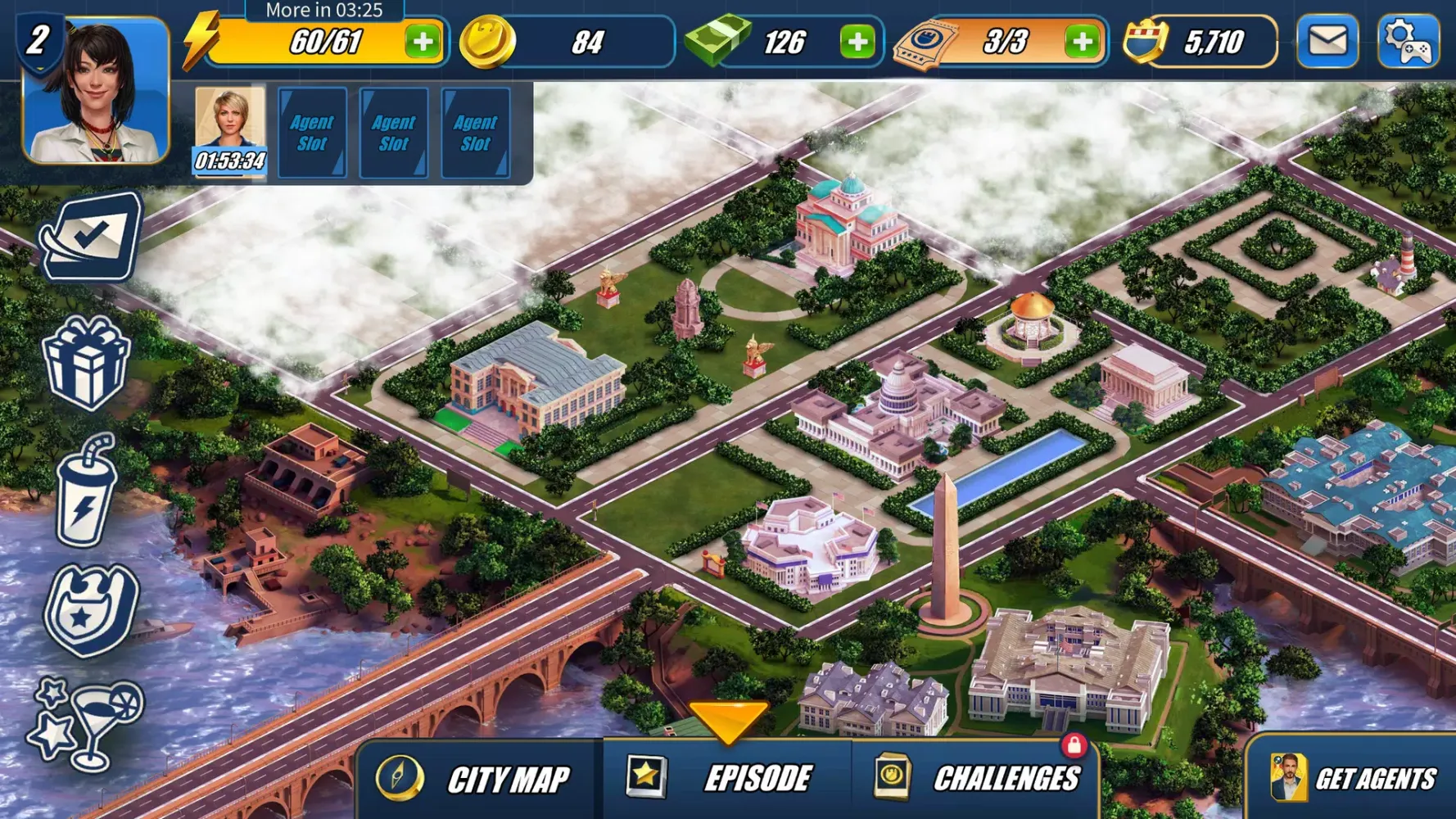Select the first empty Agent Slot
Screen dimensions: 1456x819
[312, 131]
